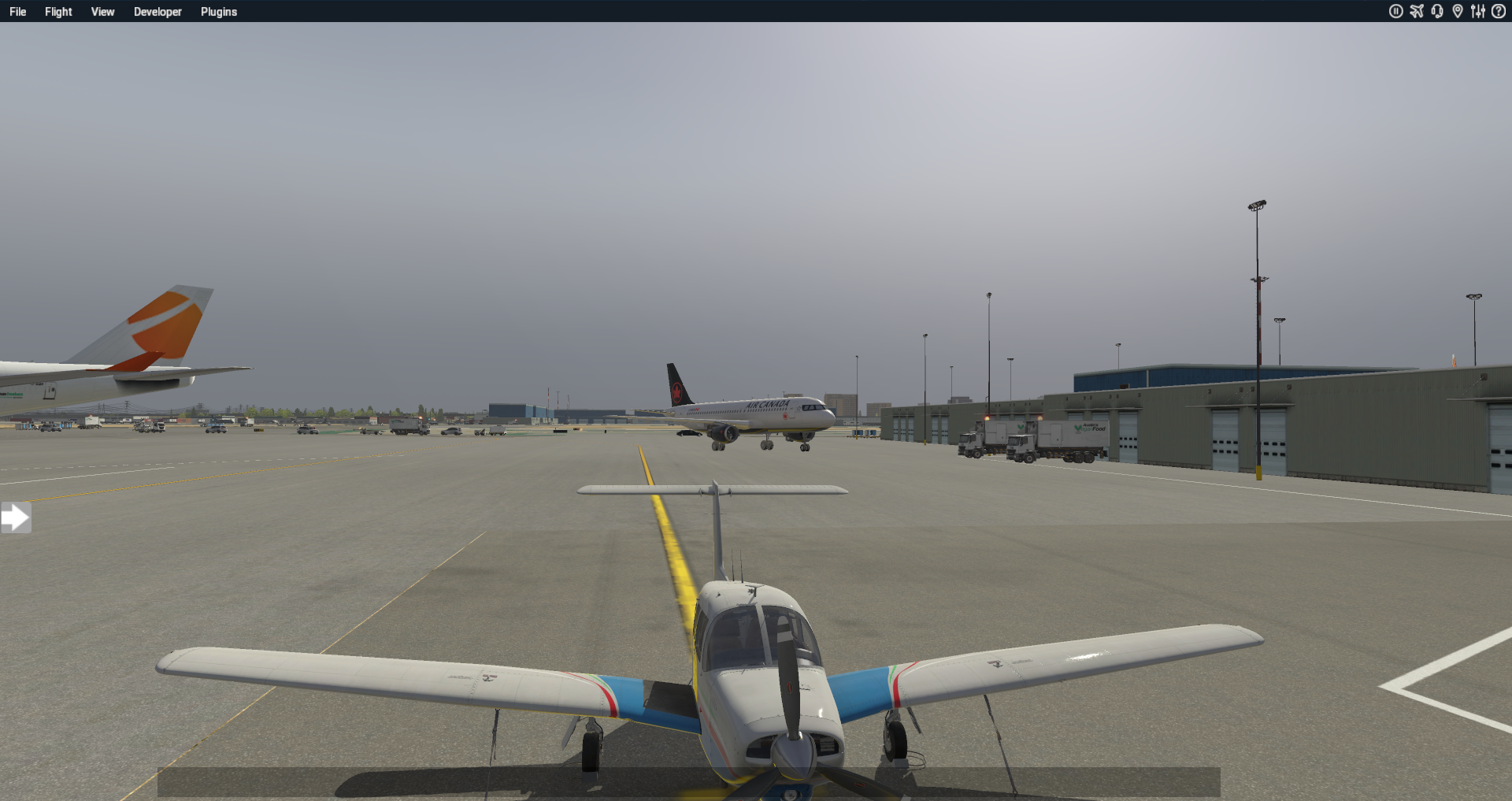Expand the Developer menu
Viewport: 1512px width, 801px height.
coord(157,11)
